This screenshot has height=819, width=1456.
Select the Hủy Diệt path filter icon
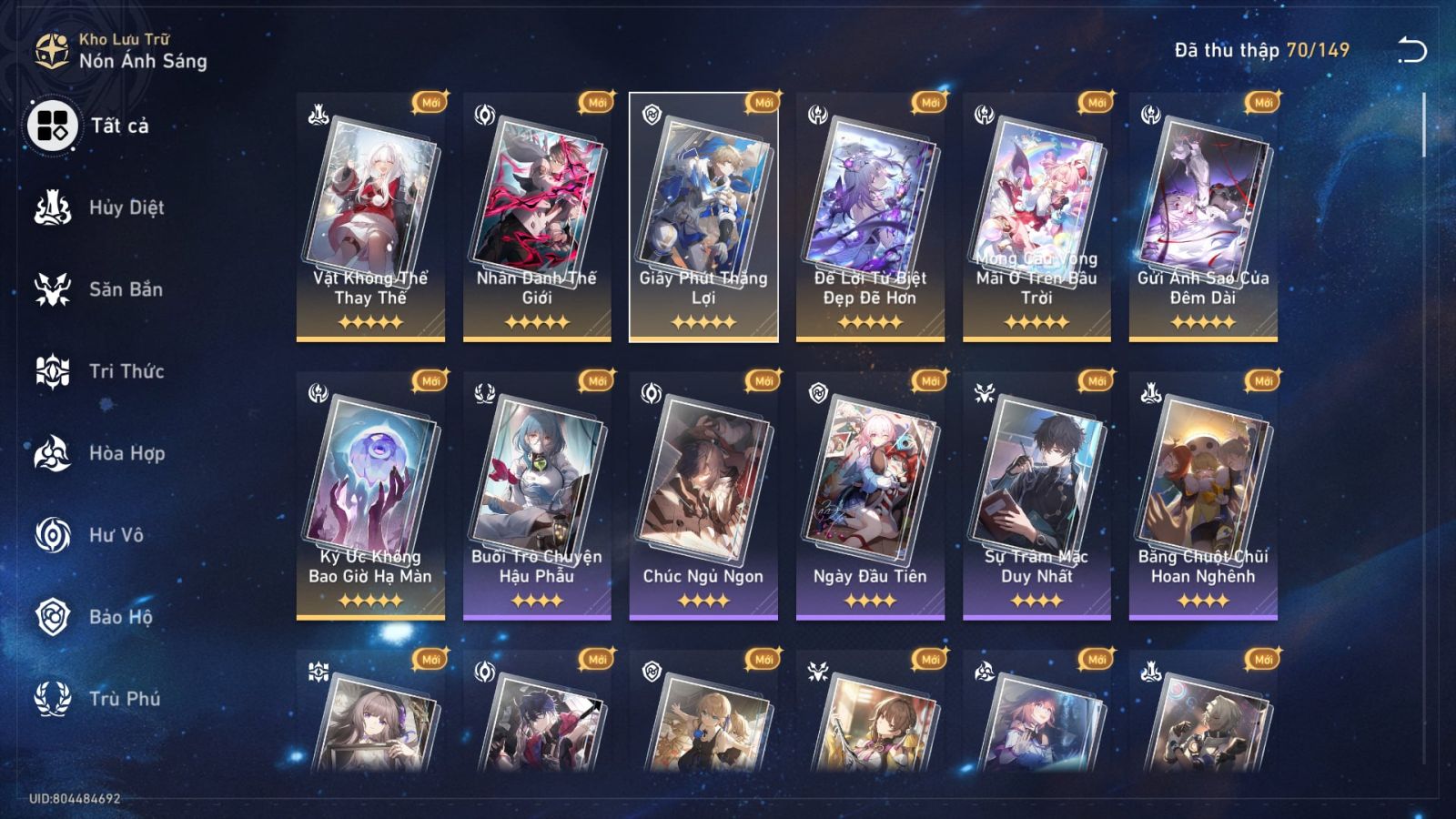coord(55,207)
